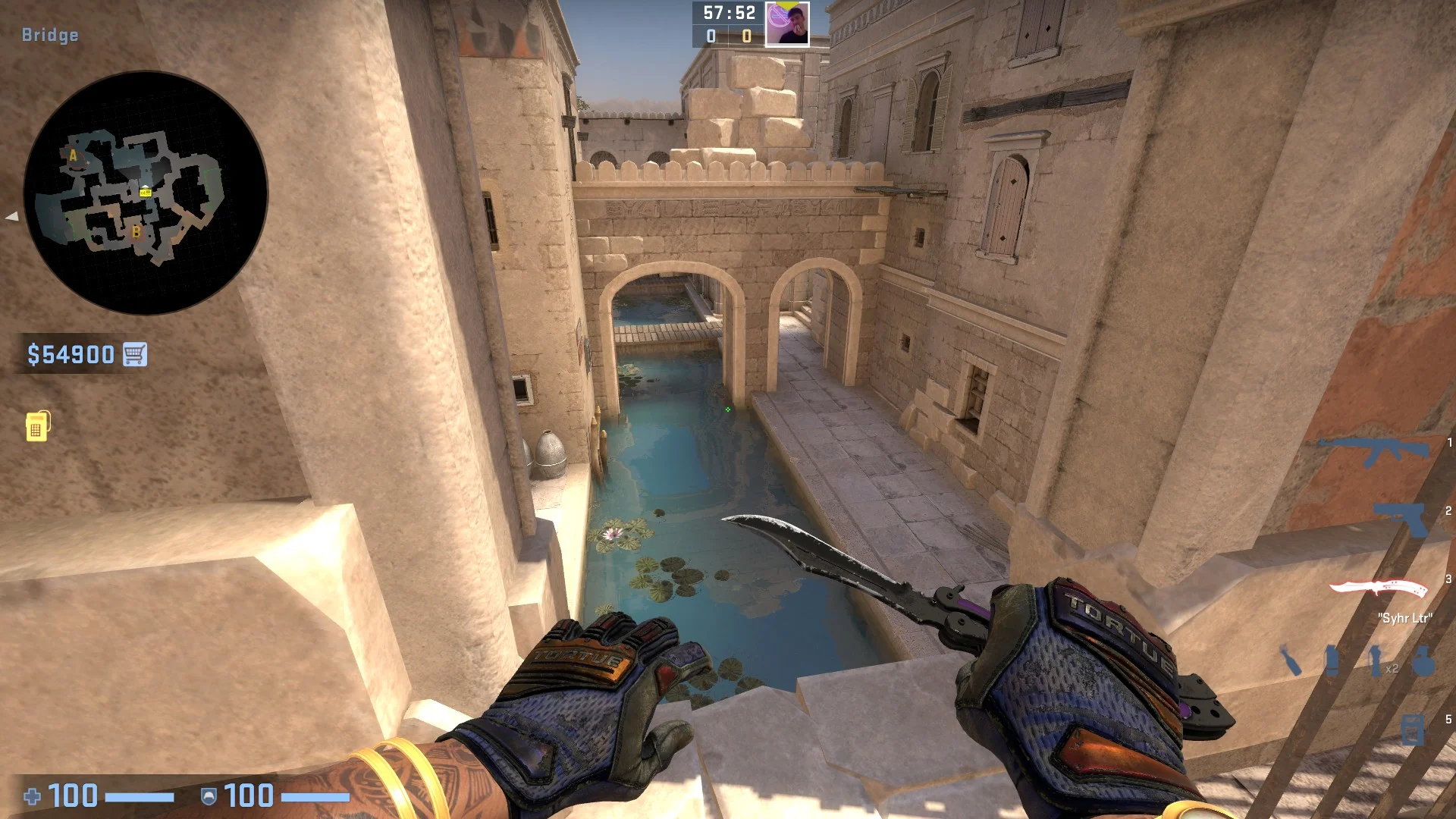Select the molotov grenade icon
The height and width of the screenshot is (819, 1456).
point(1291,661)
